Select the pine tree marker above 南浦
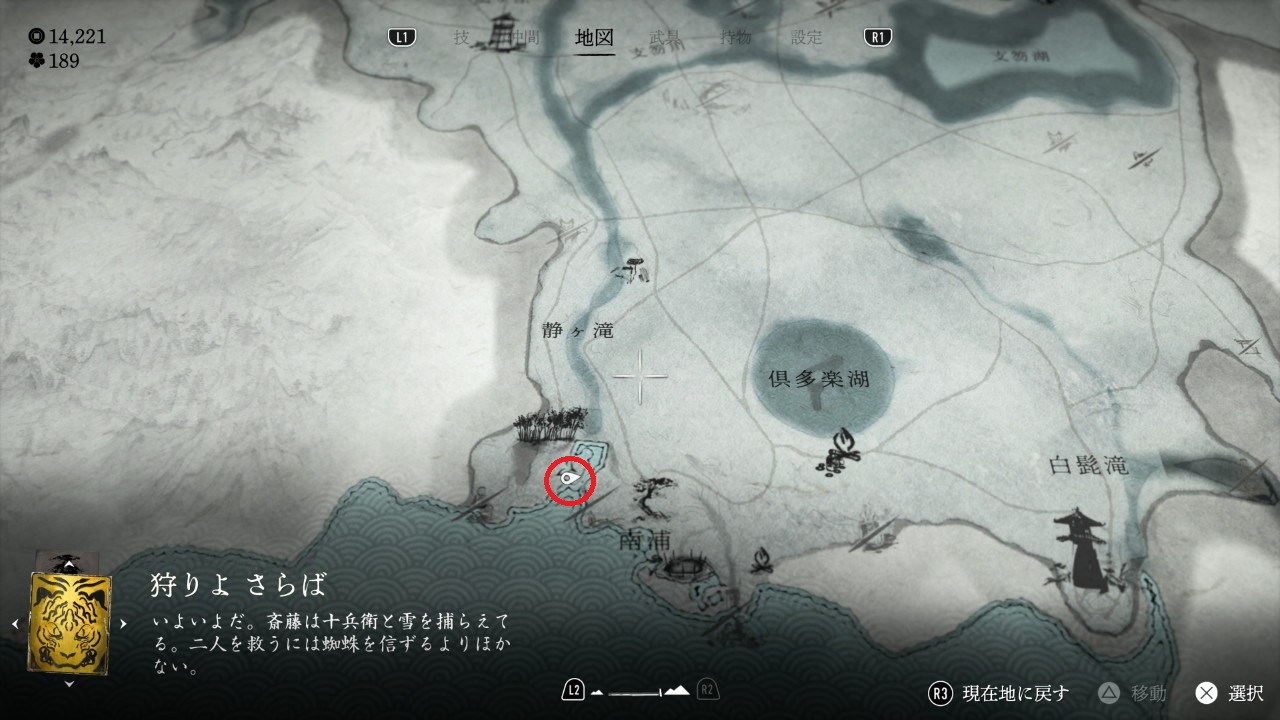 [655, 492]
